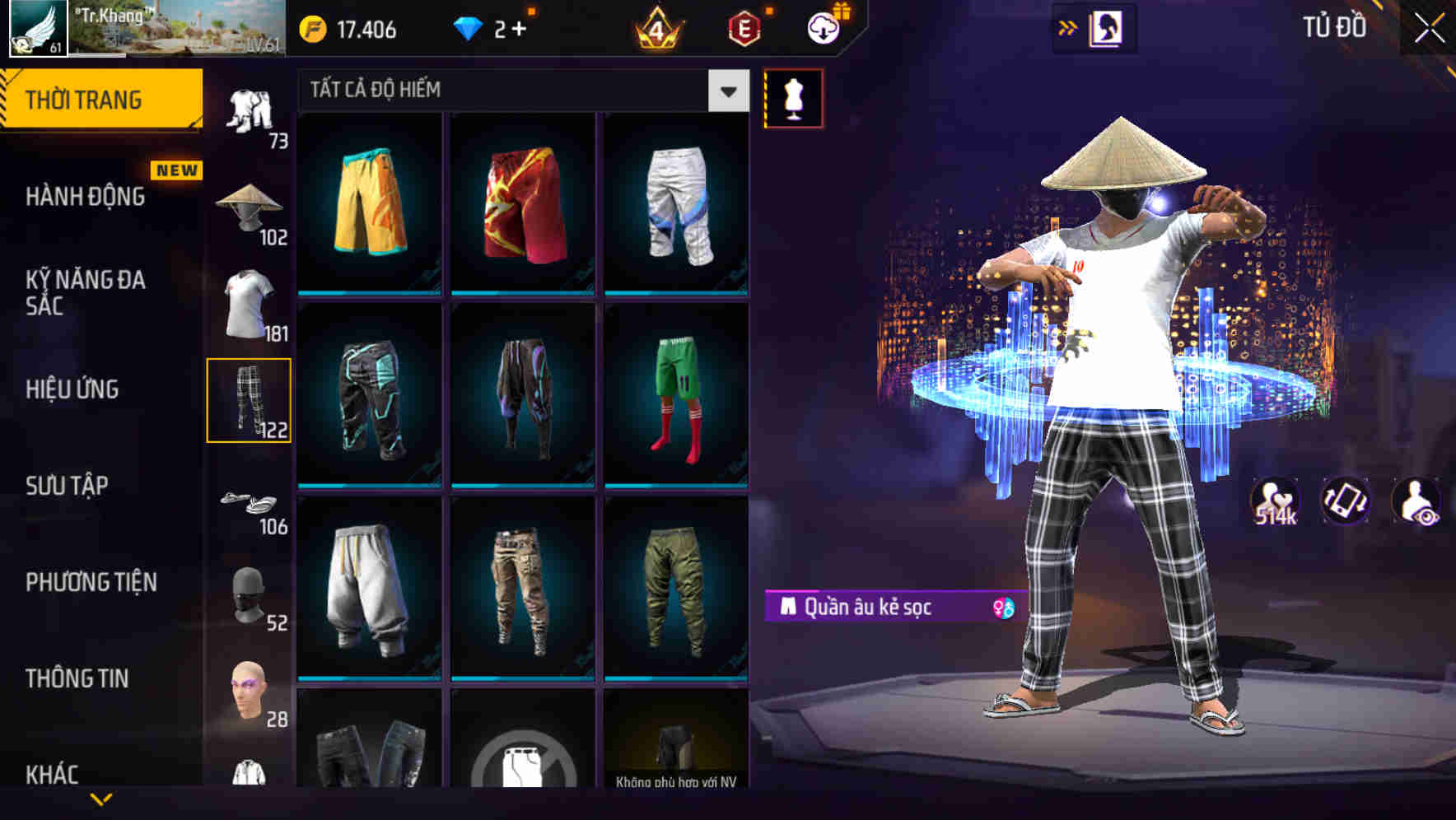This screenshot has height=820, width=1456.
Task: Open the HÀNH ĐỘNG tab
Action: (85, 198)
